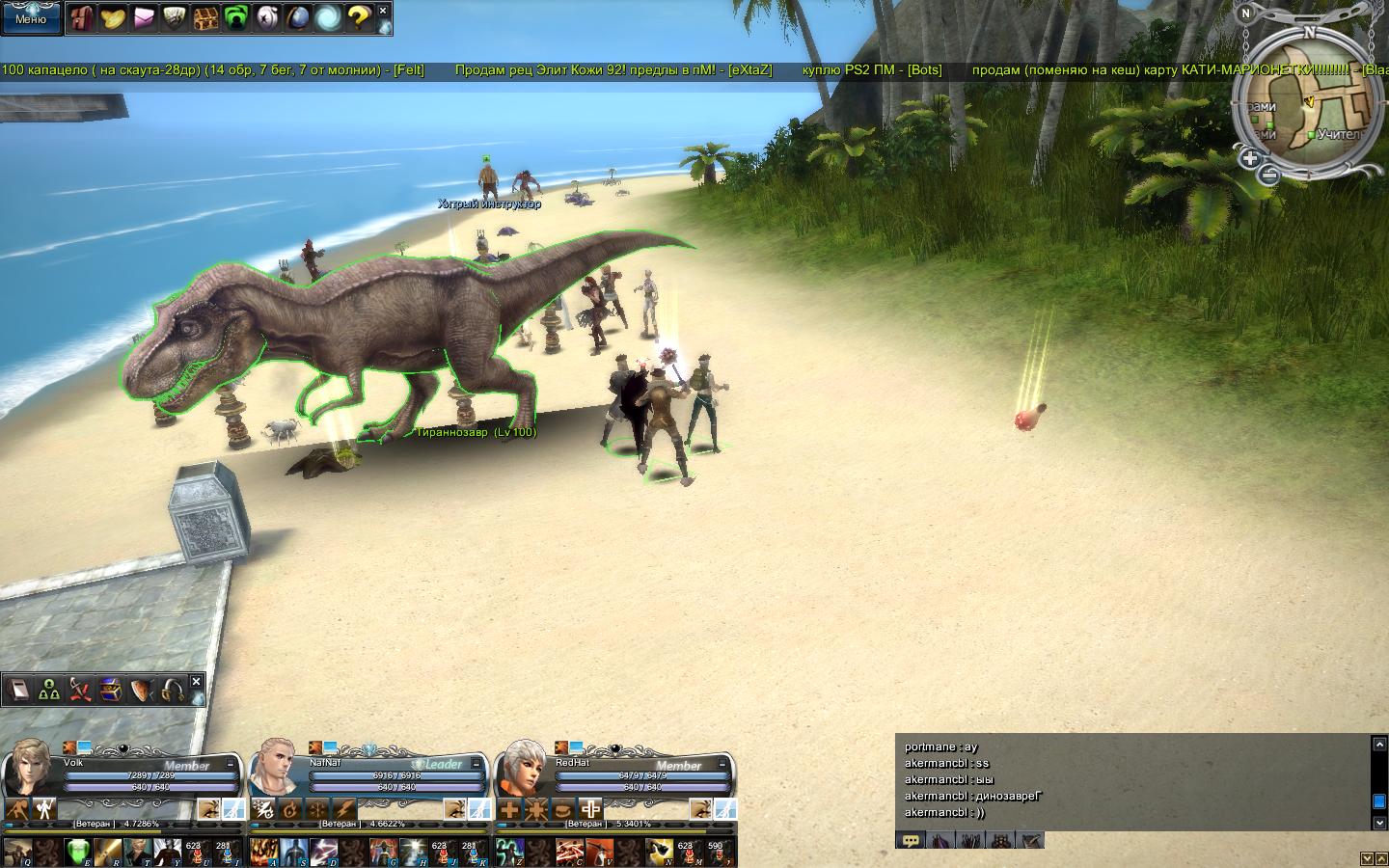Open the headphones icon in small toolbar

[x=173, y=691]
